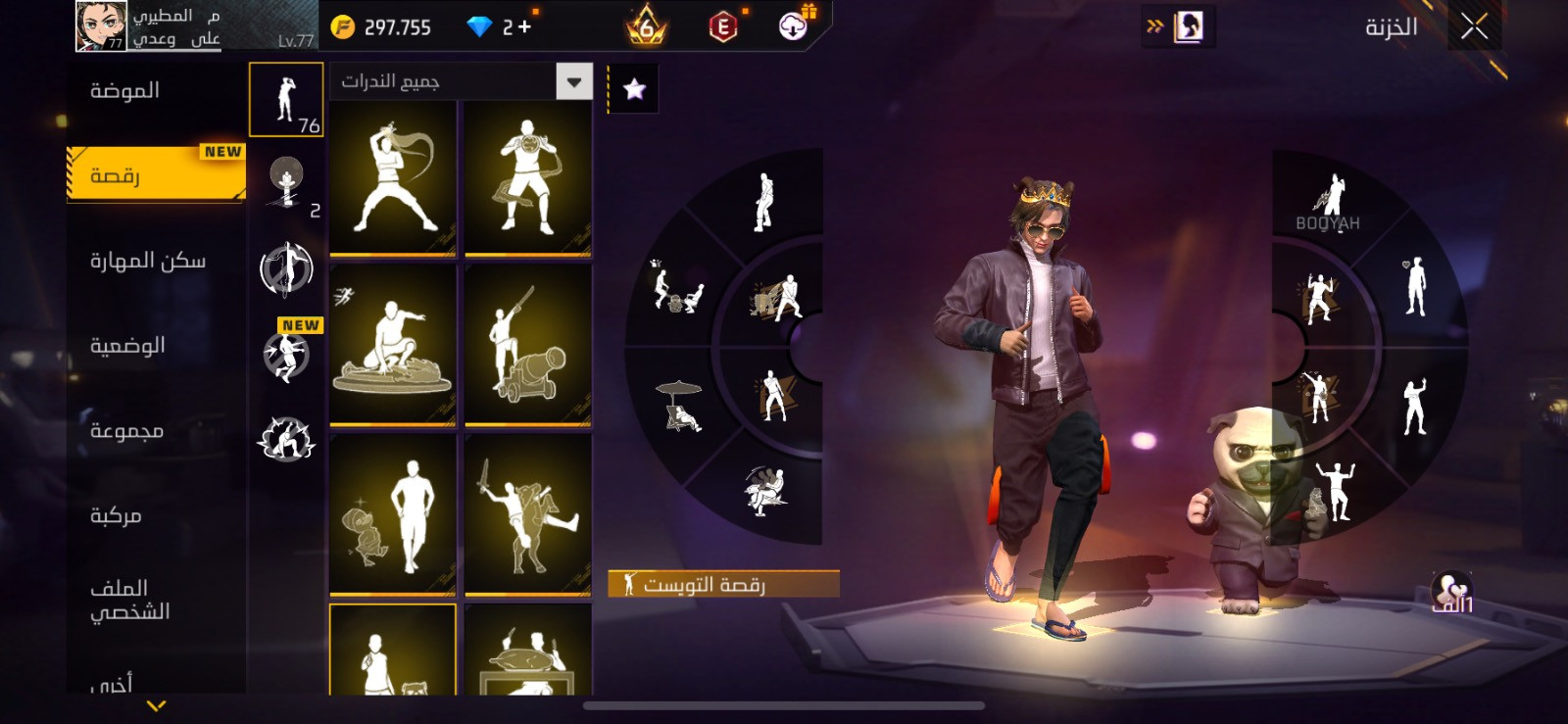Select the beach umbrella lounge emote slot
1568x724 pixels.
pos(679,405)
